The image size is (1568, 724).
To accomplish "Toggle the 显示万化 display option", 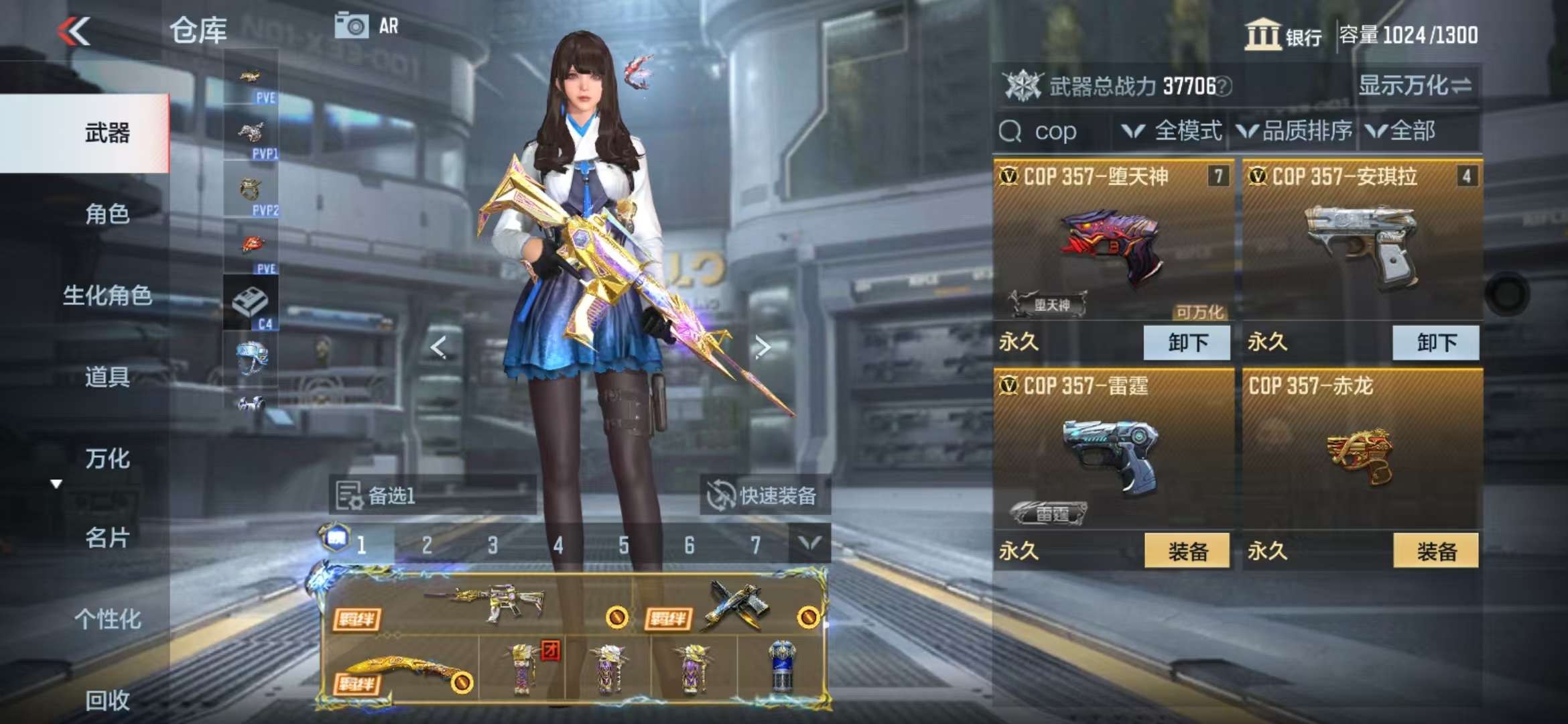I will 1415,86.
